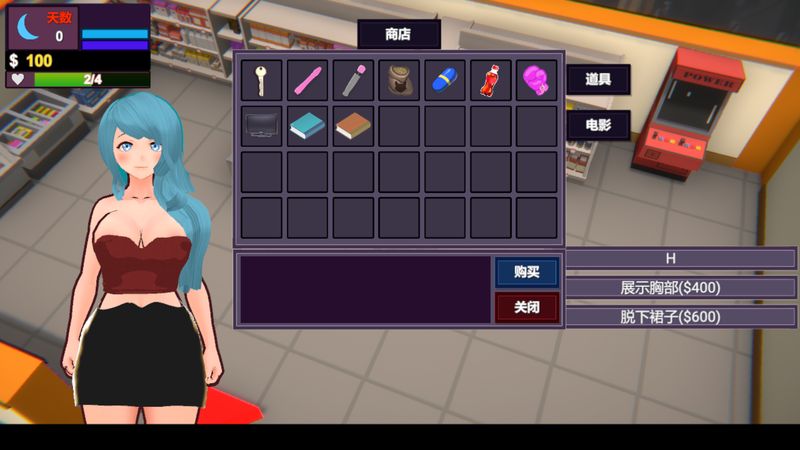Screen dimensions: 800x450
Task: Switch to the 道具 items tab
Action: coord(598,79)
